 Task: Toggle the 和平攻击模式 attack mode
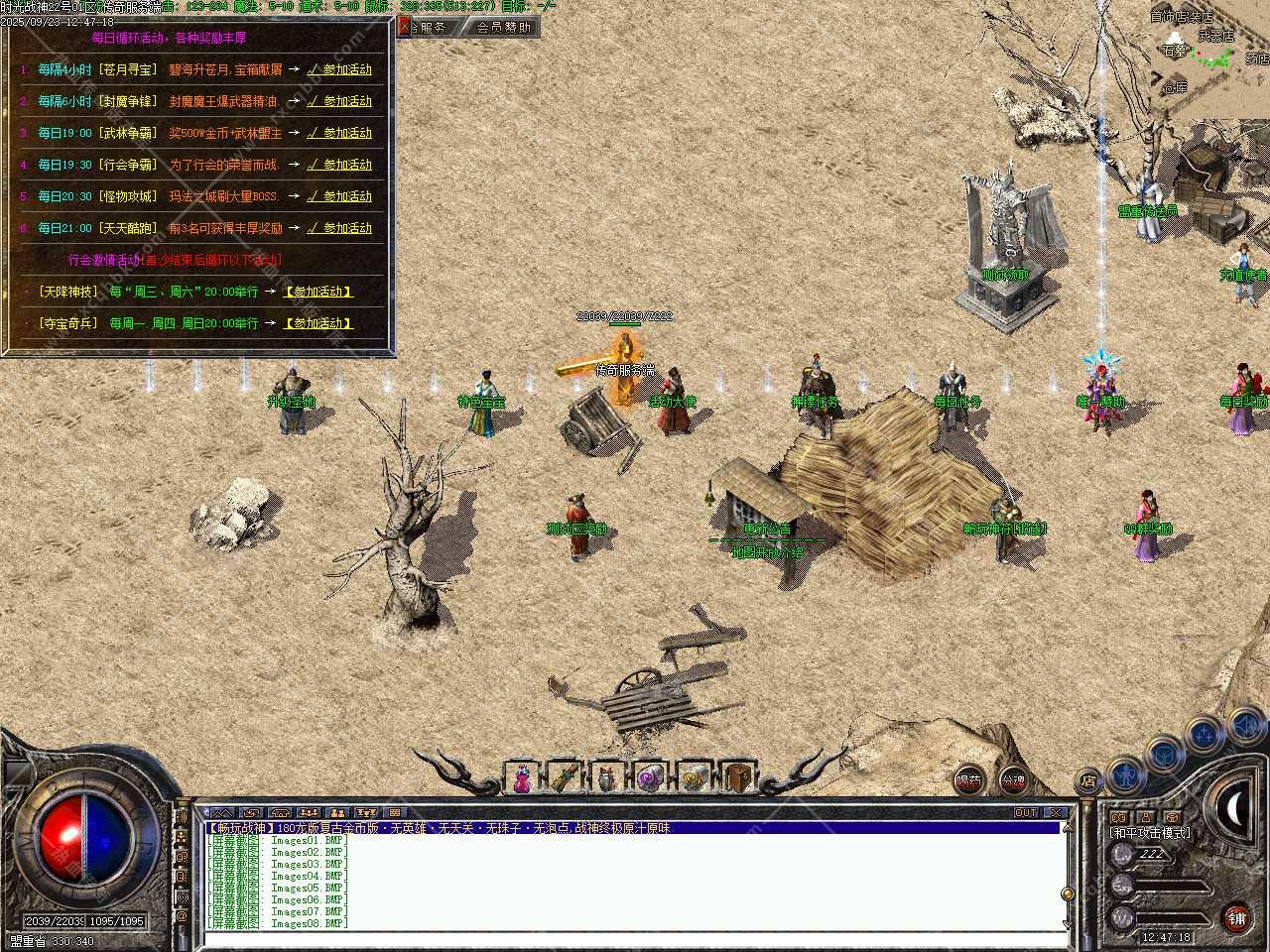click(x=1151, y=833)
